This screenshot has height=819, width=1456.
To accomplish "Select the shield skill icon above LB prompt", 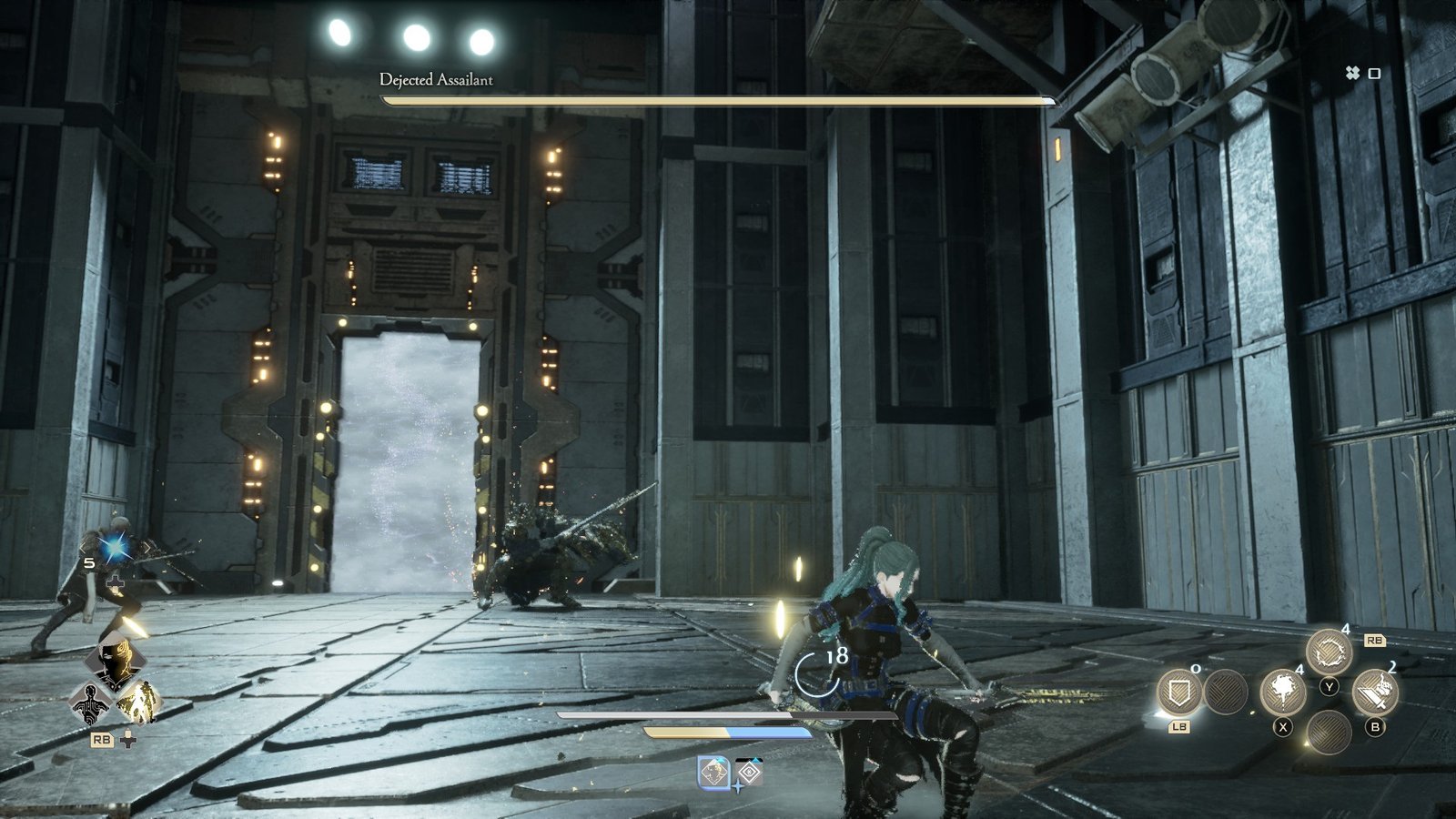I will [x=1179, y=693].
